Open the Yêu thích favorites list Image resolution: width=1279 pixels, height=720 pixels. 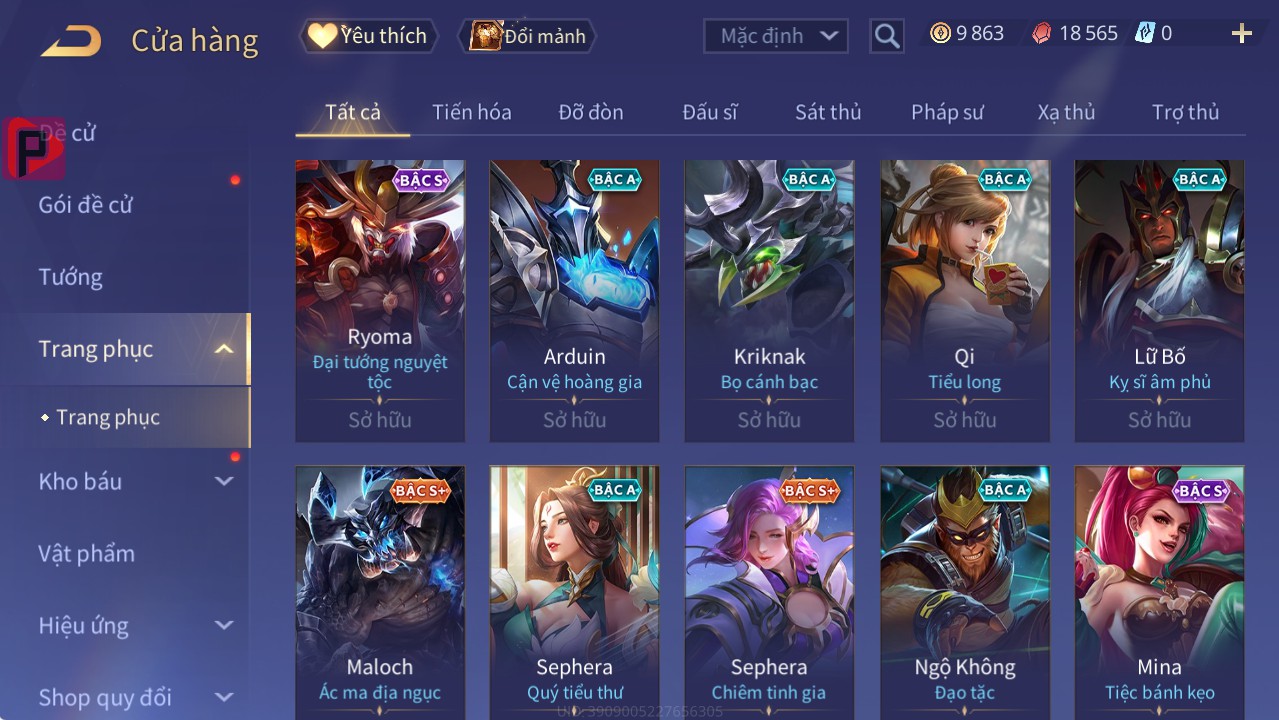(x=369, y=36)
